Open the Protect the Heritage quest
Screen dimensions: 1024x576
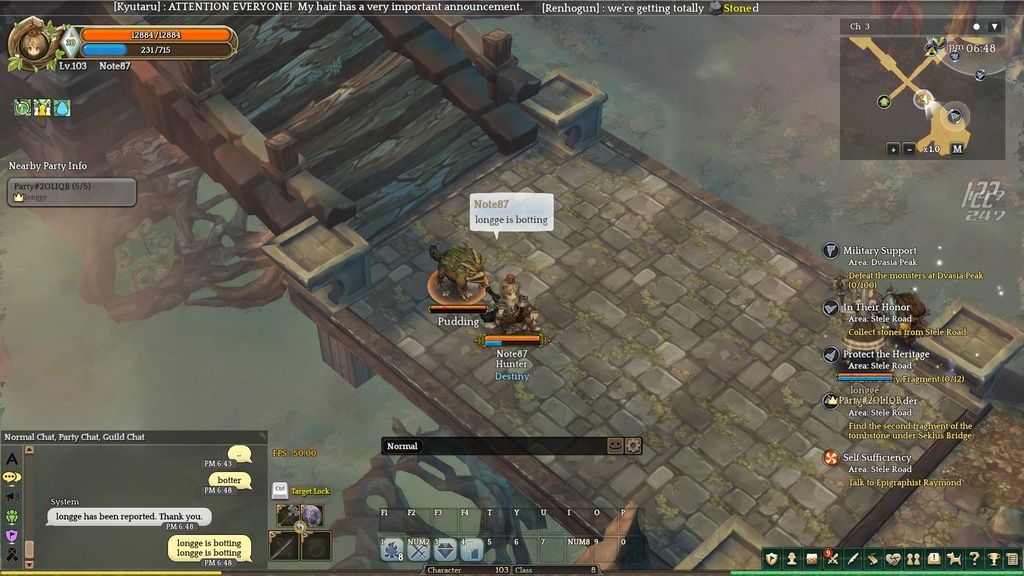point(885,354)
